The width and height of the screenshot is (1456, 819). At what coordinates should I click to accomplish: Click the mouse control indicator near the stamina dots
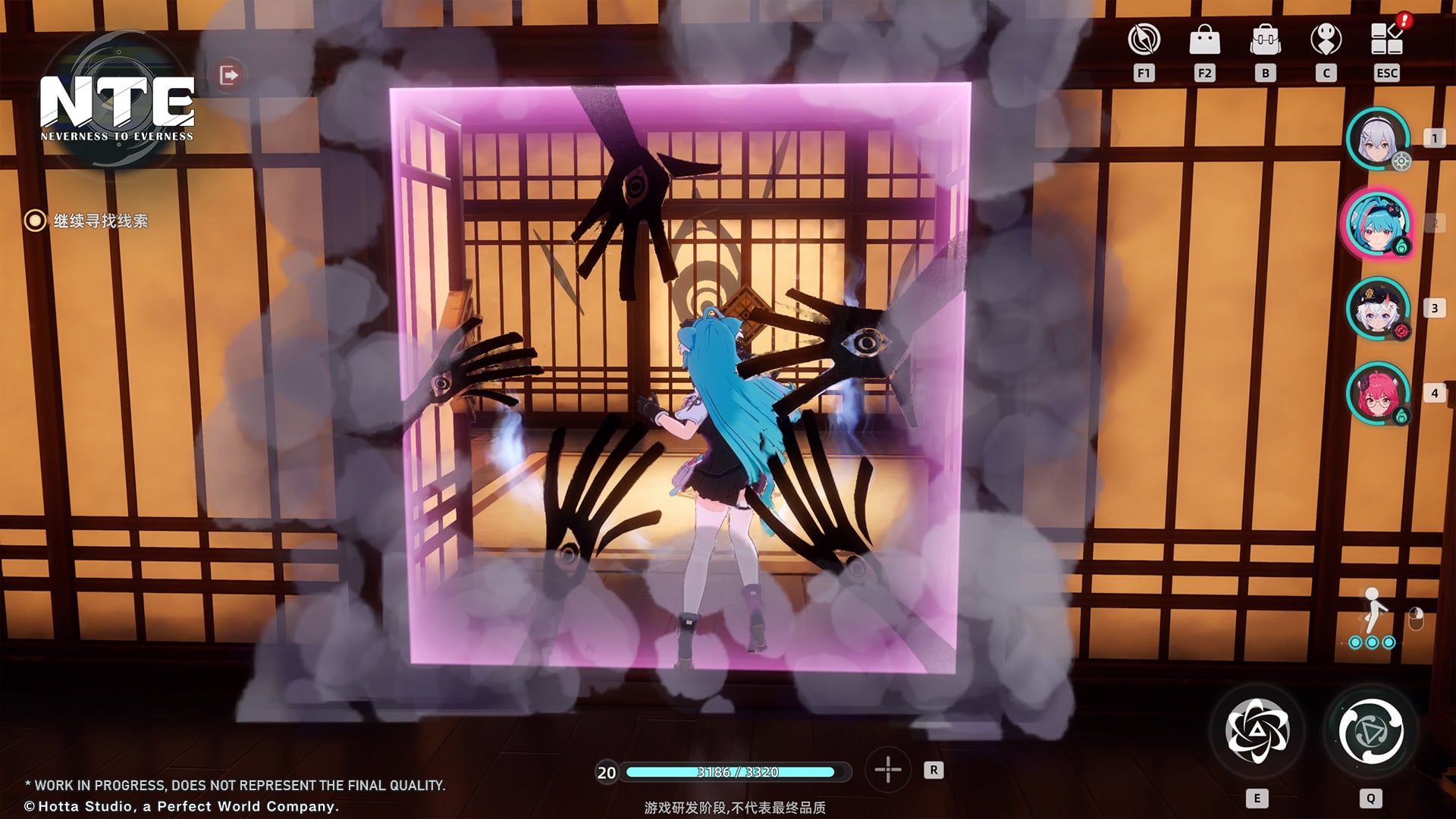[x=1415, y=618]
